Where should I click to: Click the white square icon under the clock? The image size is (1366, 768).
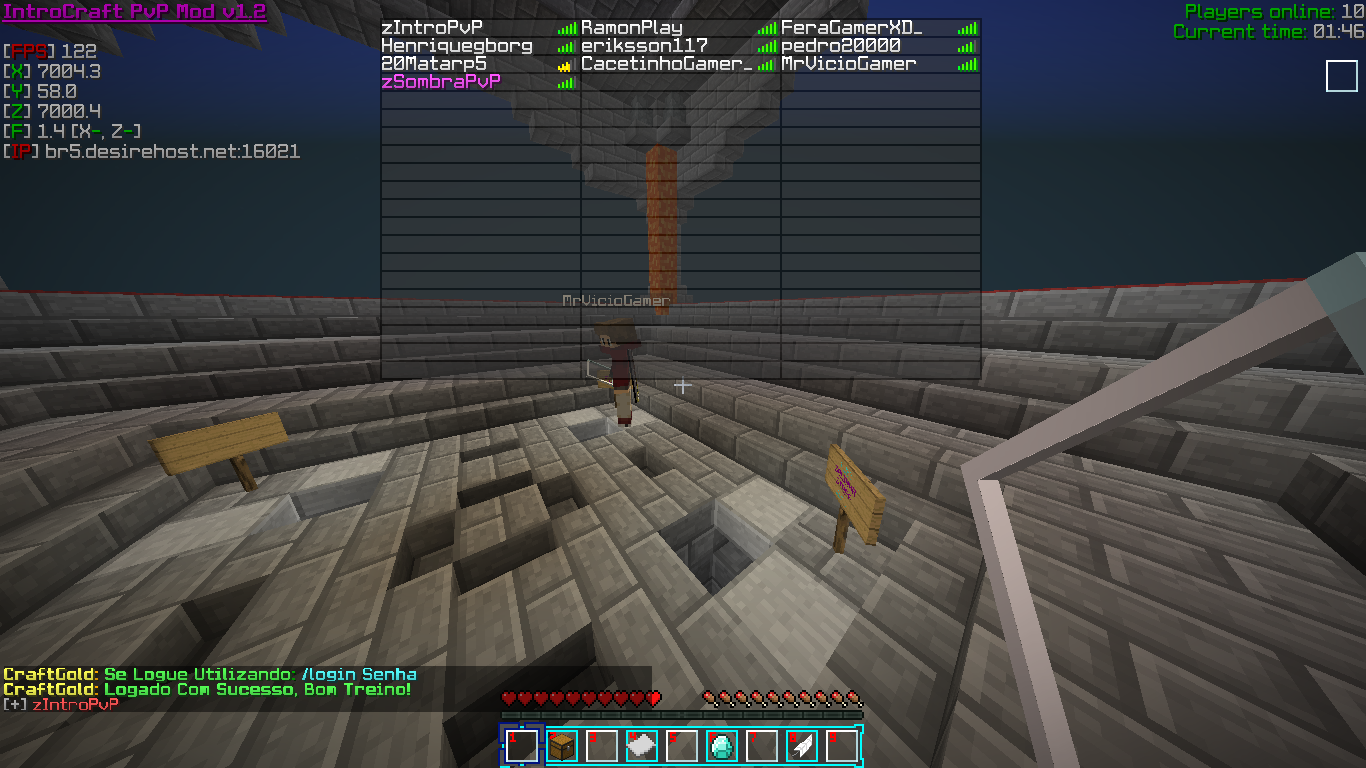click(x=1341, y=76)
